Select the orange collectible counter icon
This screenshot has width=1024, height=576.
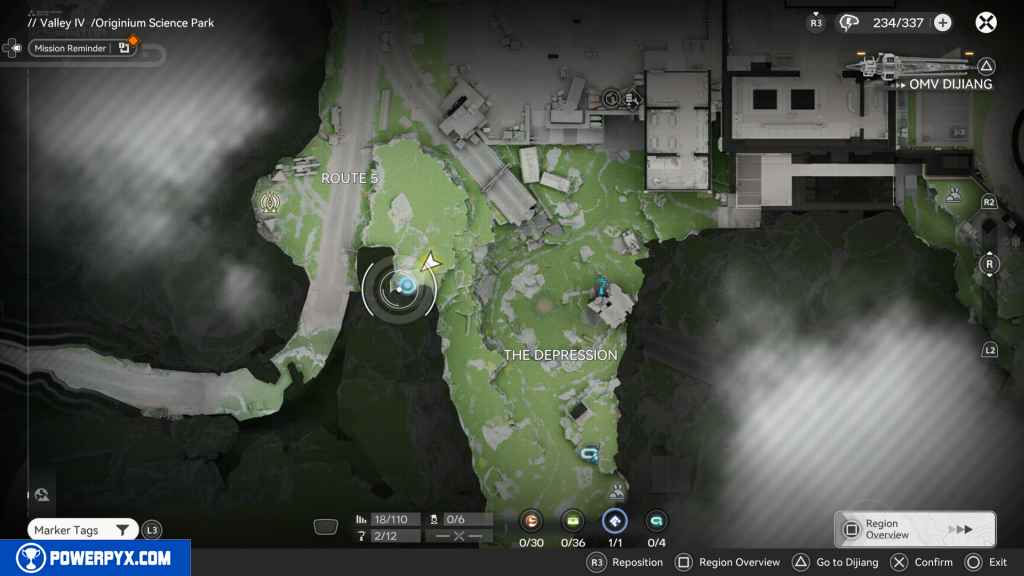531,521
